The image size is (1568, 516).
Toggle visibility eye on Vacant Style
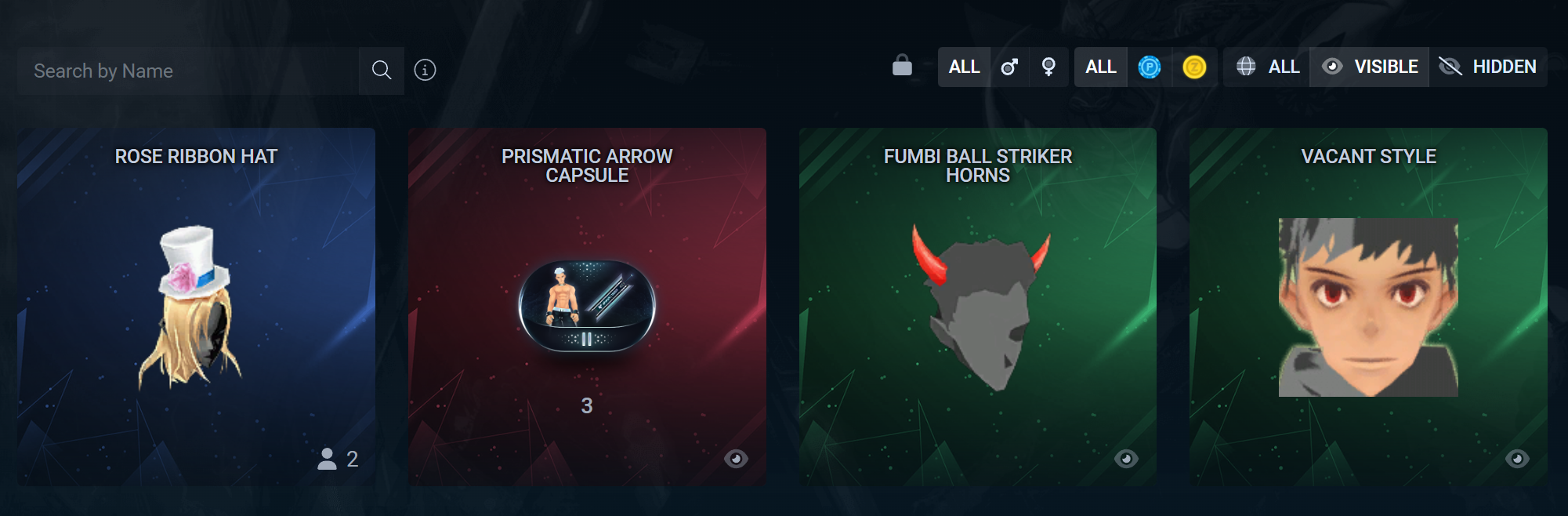[x=1517, y=459]
